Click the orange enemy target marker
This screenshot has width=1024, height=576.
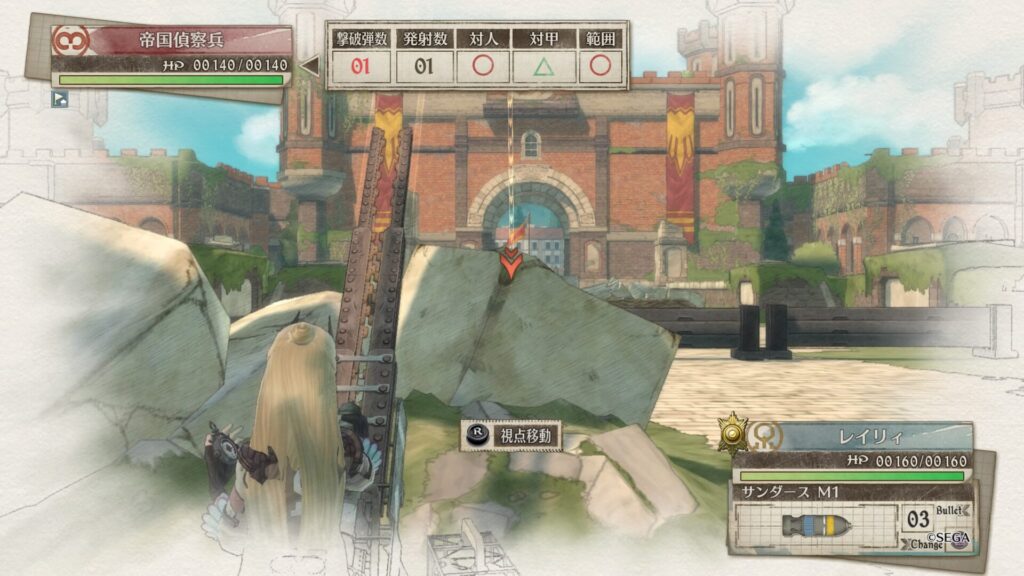510,262
